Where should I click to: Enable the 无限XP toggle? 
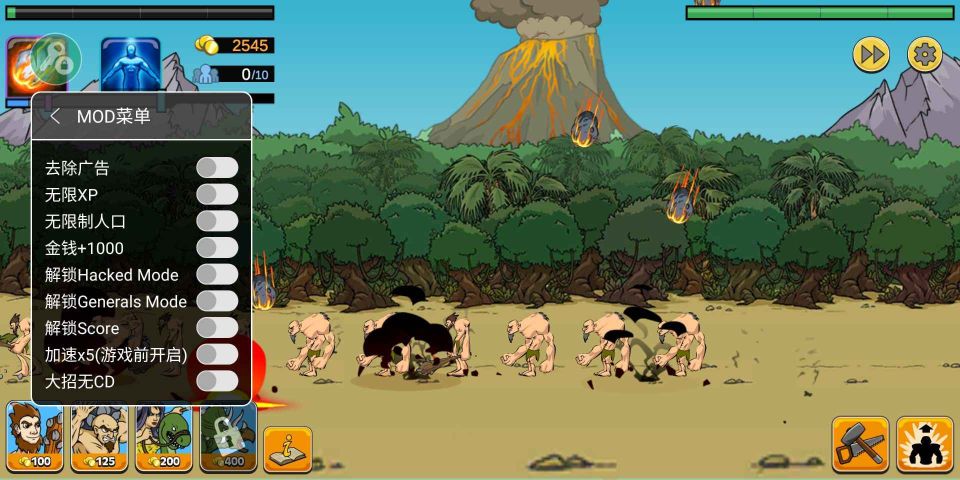point(217,194)
